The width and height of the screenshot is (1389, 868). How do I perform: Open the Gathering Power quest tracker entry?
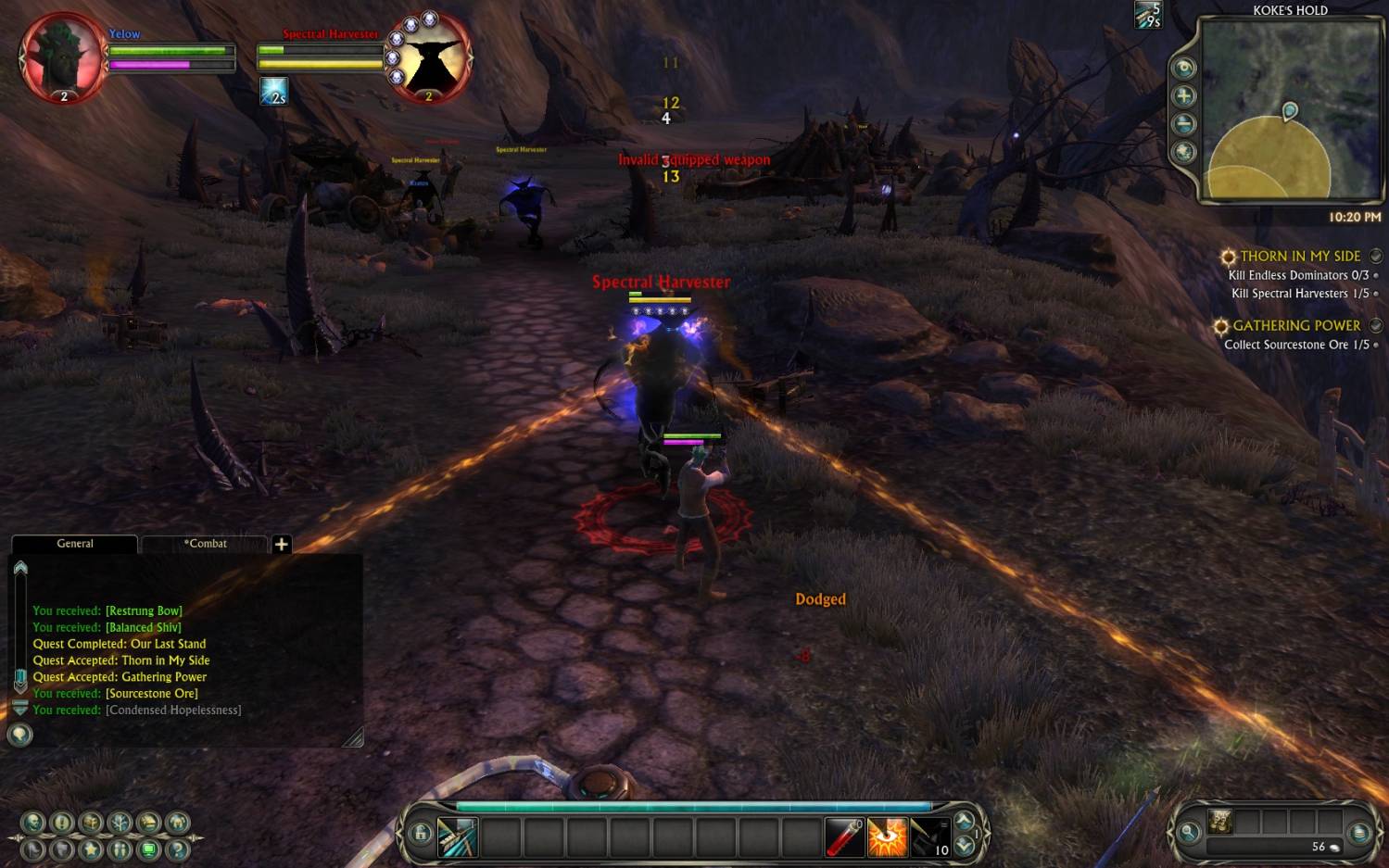(1295, 326)
